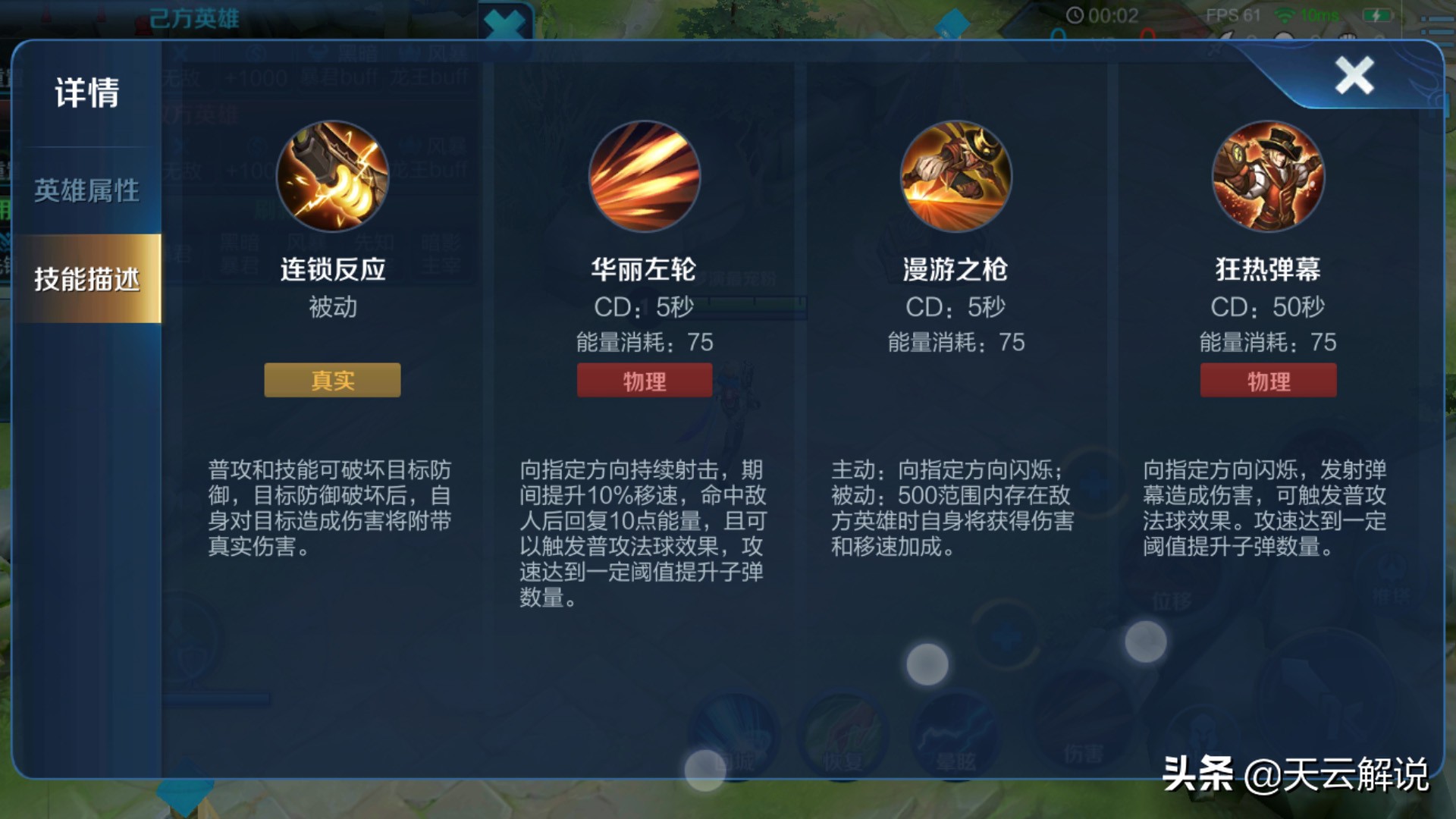Click the red 物理 badge under 华丽左轮
The width and height of the screenshot is (1456, 819).
click(644, 380)
